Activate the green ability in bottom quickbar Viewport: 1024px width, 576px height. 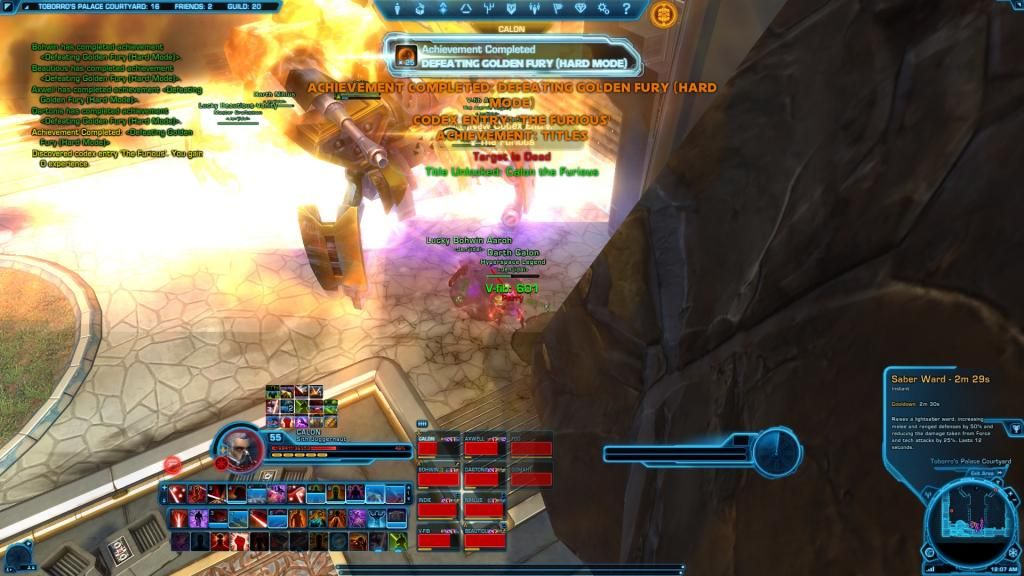[x=398, y=541]
